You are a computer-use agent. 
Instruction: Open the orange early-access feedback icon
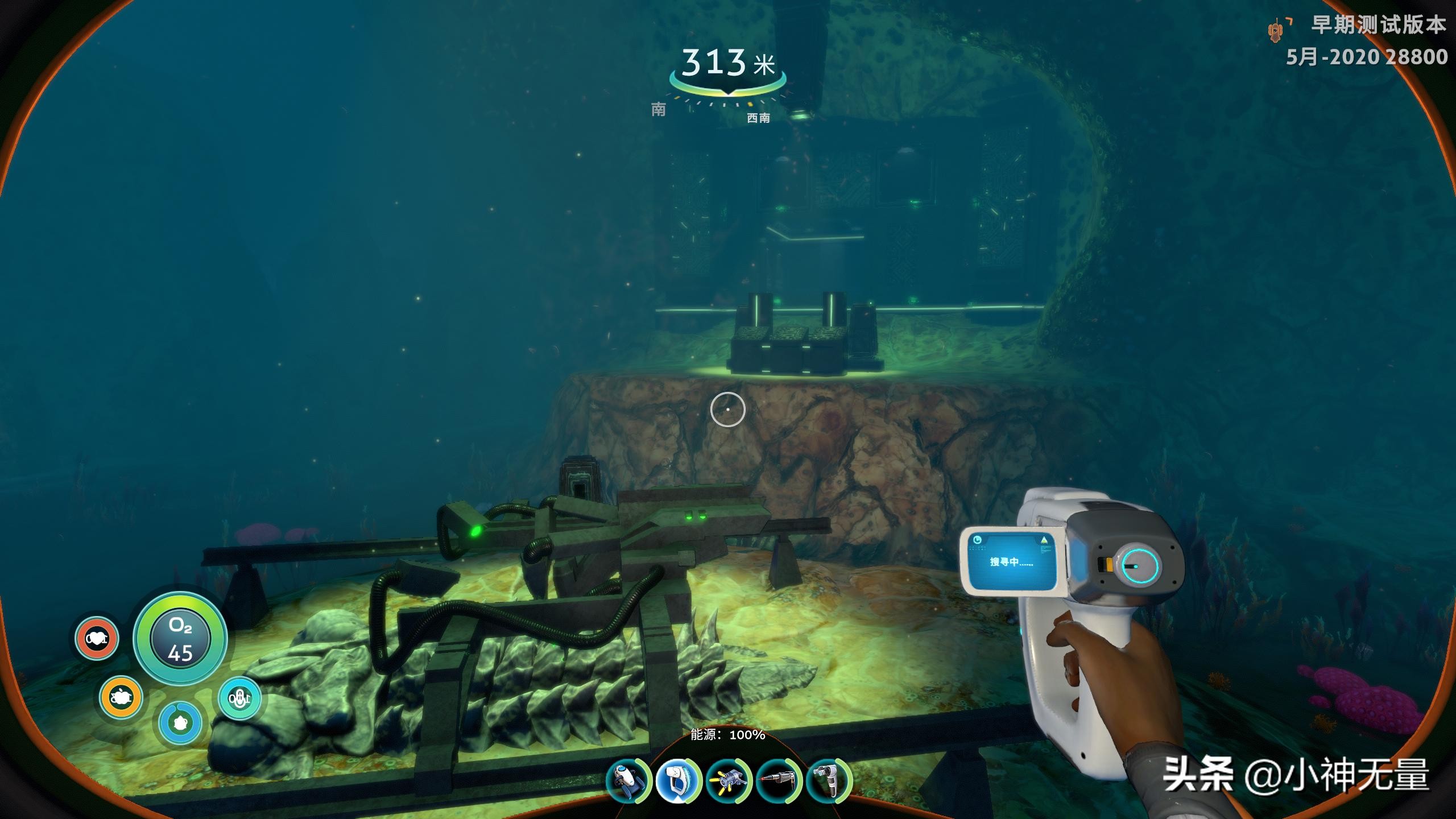click(x=1277, y=30)
